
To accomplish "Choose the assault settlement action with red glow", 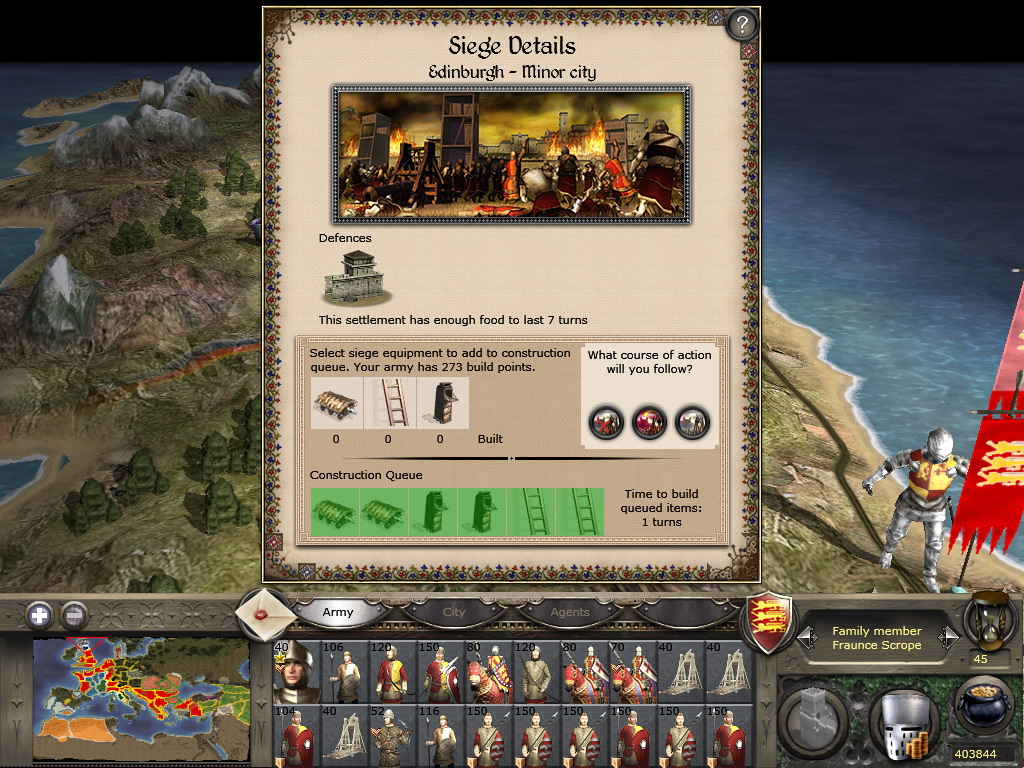I will [650, 421].
